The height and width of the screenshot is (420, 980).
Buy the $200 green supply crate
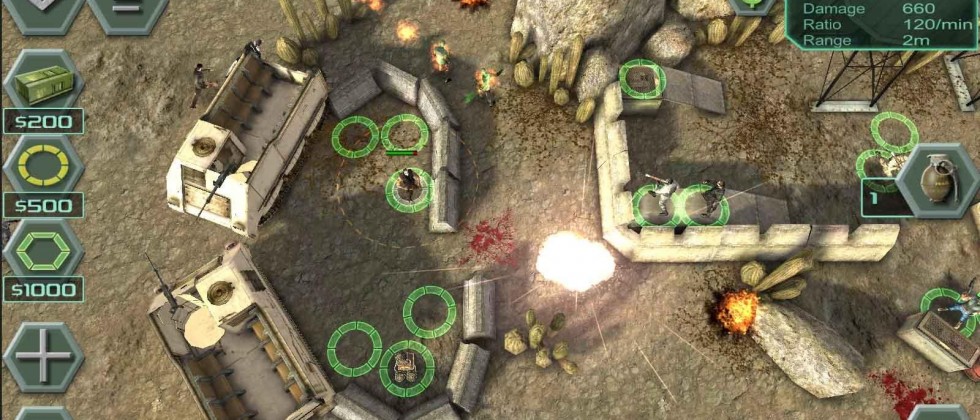[42, 80]
